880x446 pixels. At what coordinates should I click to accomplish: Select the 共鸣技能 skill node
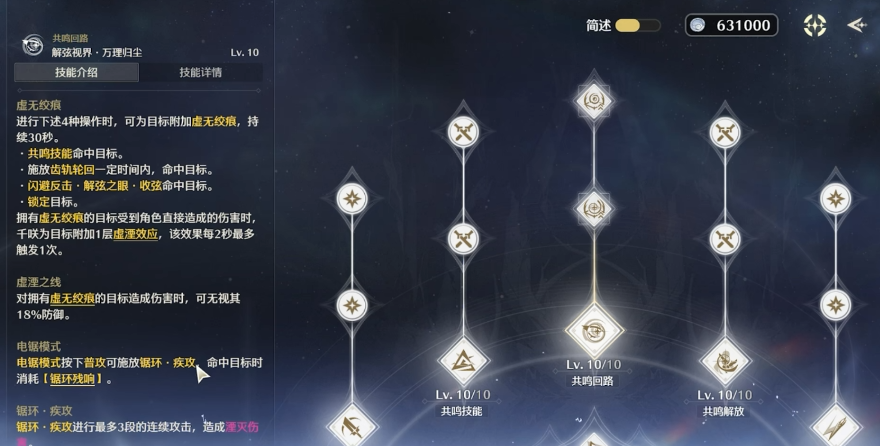point(463,360)
